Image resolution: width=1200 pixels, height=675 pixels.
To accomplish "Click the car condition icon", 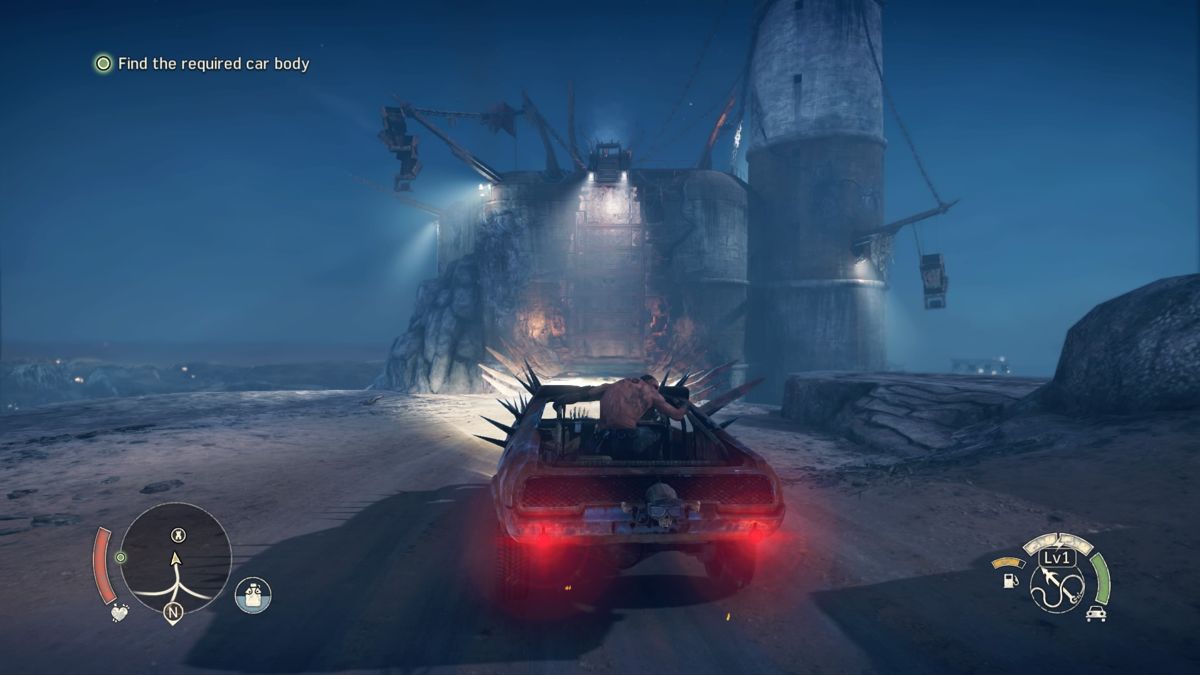I will [1096, 614].
